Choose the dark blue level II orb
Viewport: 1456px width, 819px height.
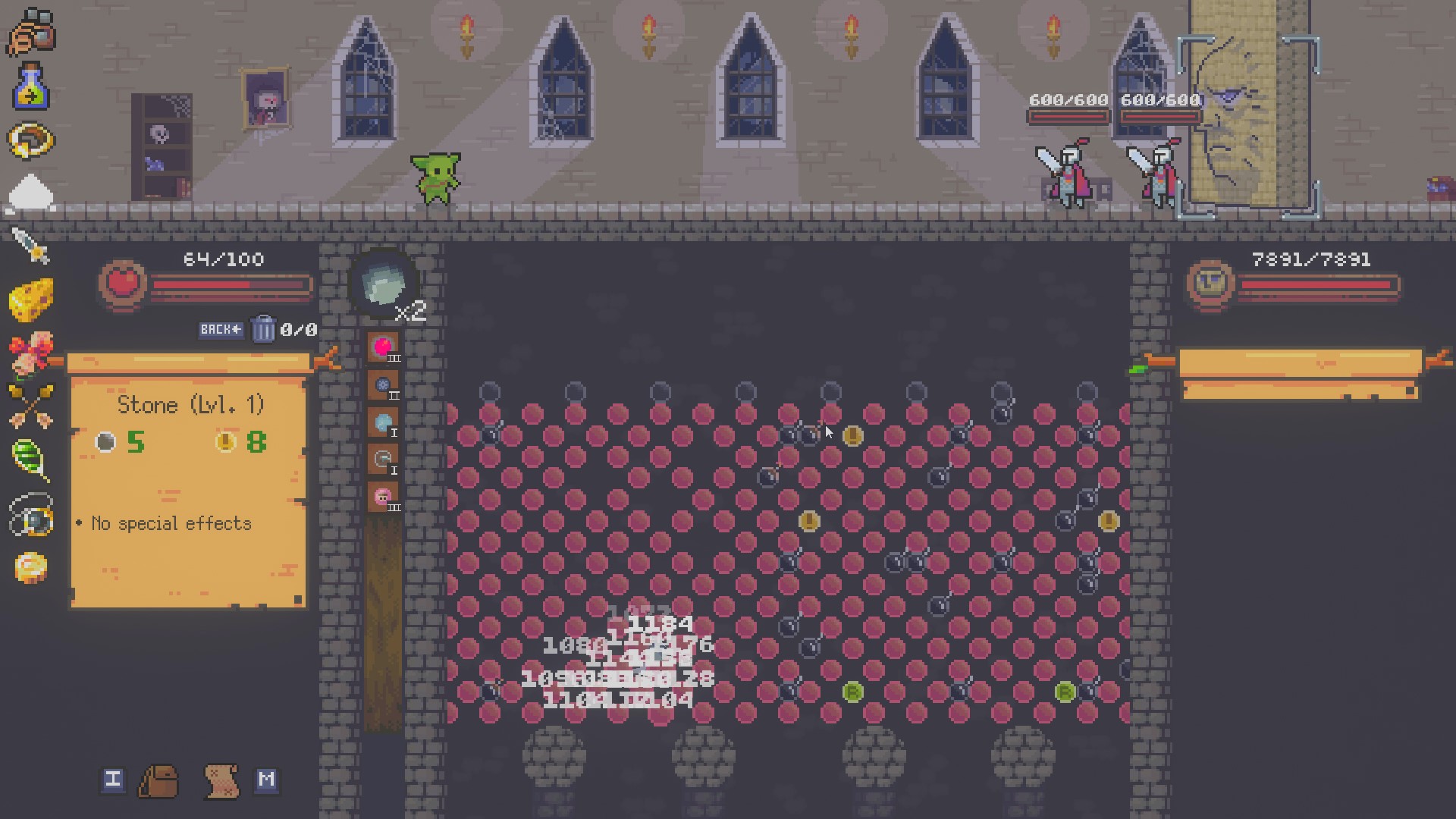click(x=383, y=385)
